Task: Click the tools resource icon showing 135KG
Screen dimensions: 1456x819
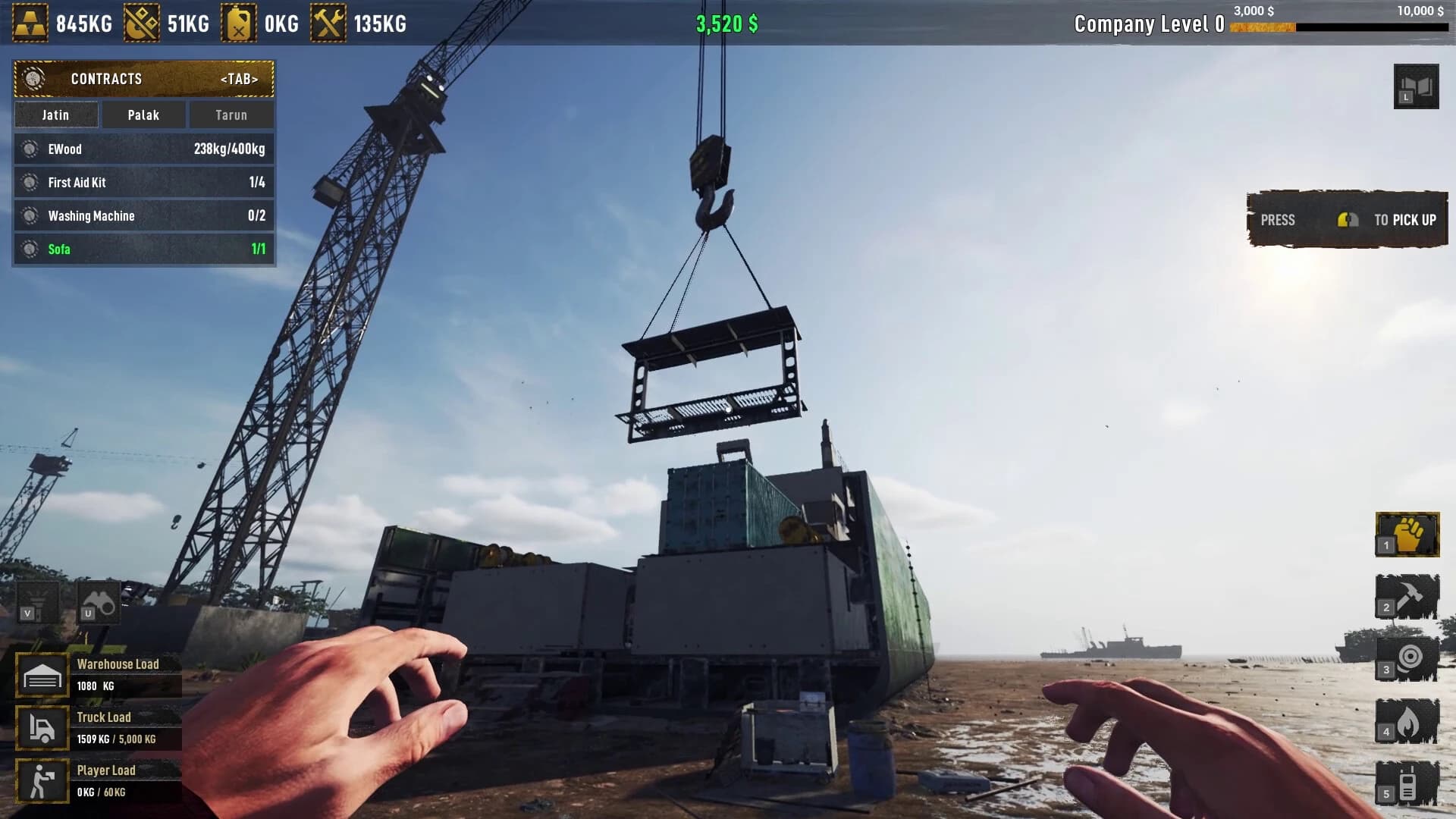Action: click(x=326, y=24)
